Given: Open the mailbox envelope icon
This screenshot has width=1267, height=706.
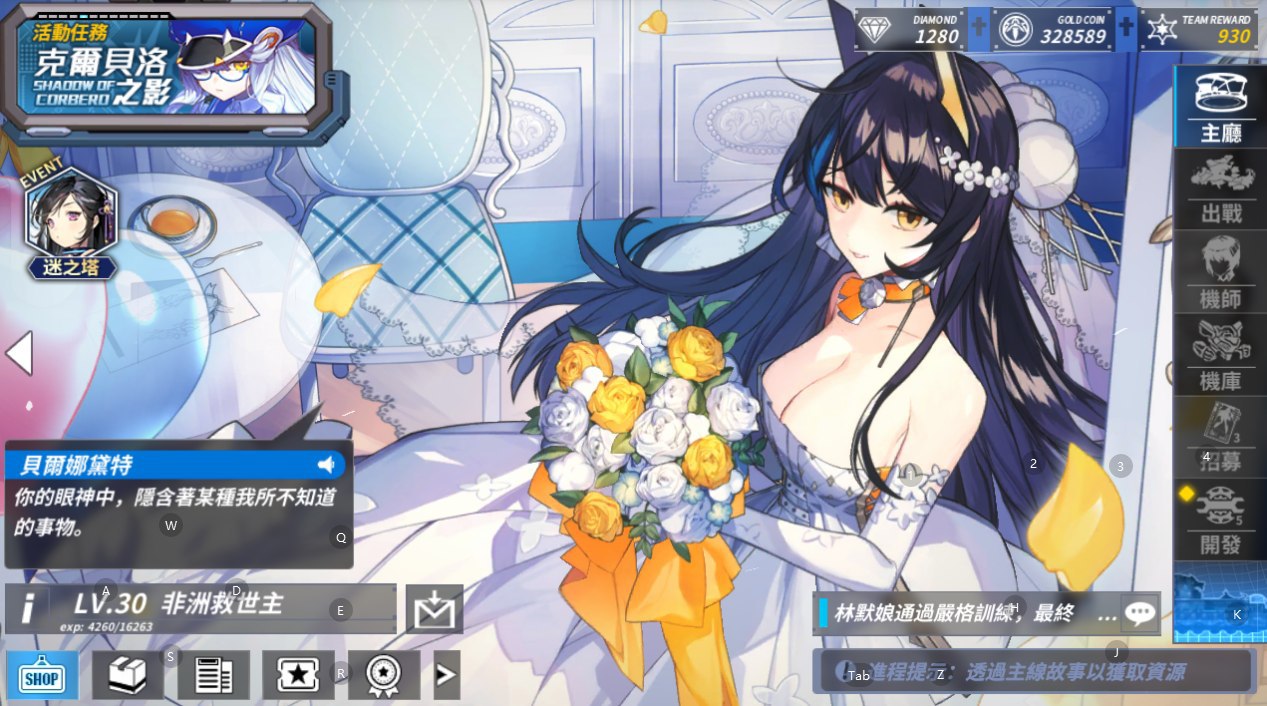Looking at the screenshot, I should click(x=434, y=609).
